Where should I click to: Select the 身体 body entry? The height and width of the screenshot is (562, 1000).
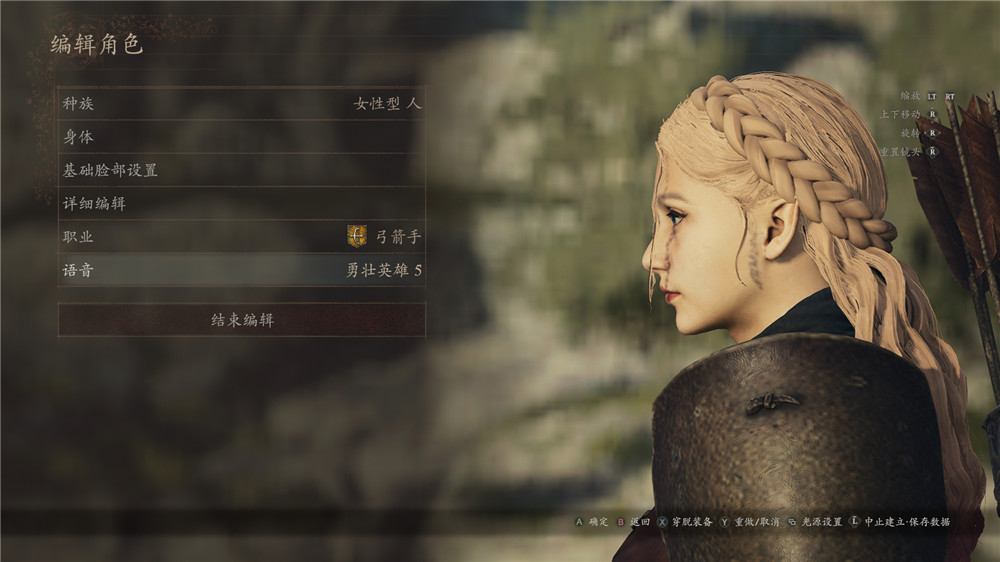tap(241, 137)
